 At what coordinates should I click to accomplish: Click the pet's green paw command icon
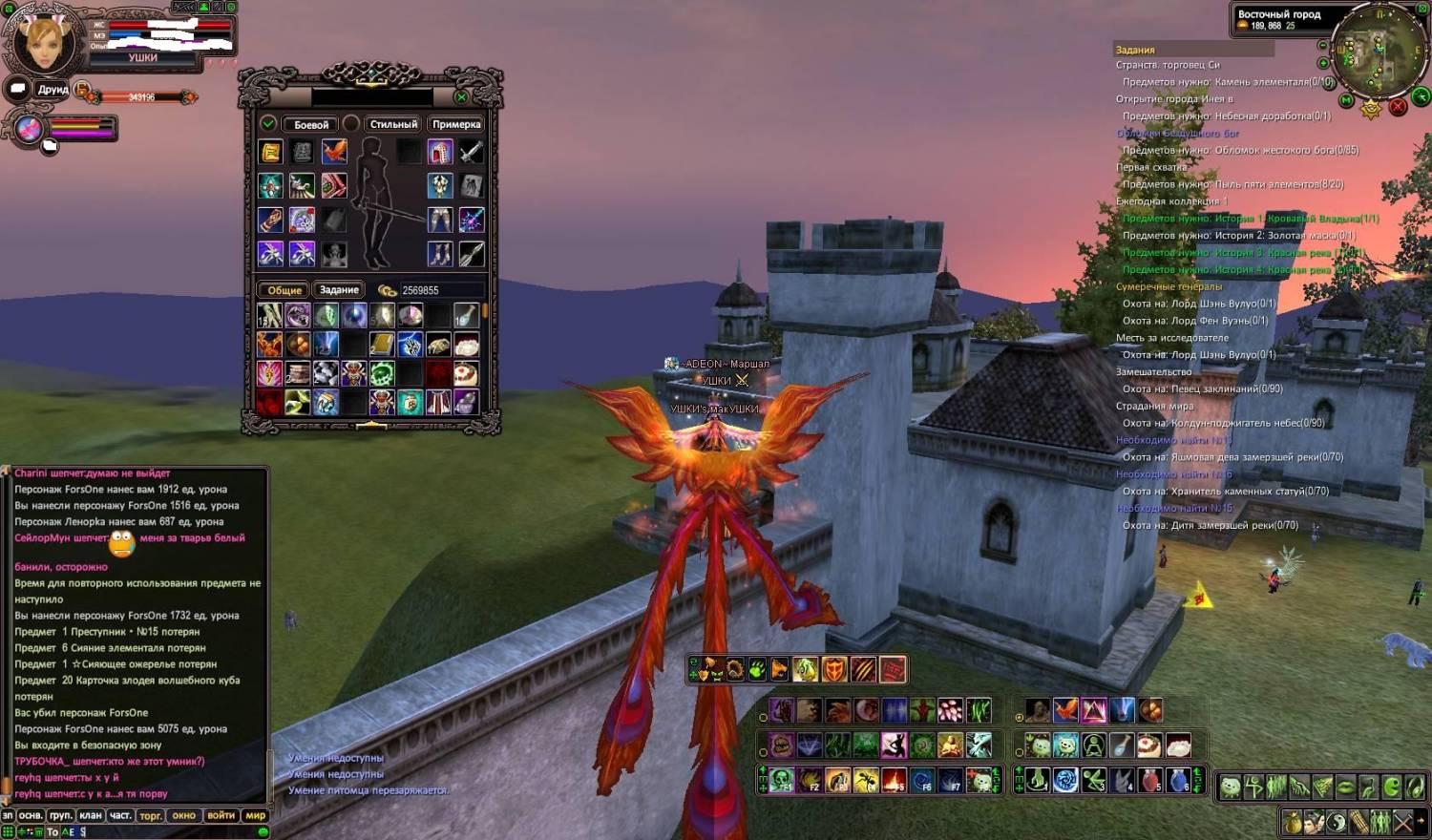click(757, 670)
